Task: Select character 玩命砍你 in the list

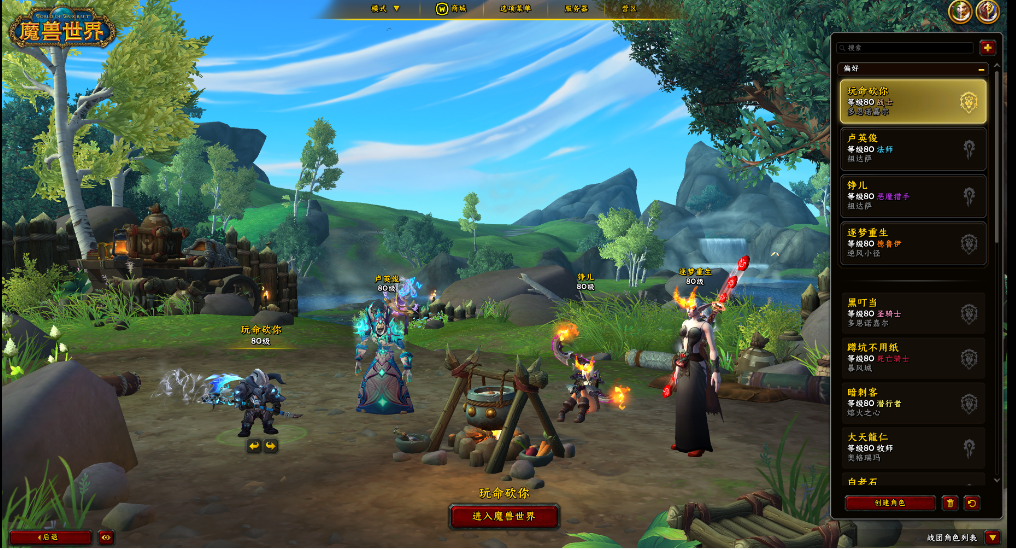Action: [912, 101]
